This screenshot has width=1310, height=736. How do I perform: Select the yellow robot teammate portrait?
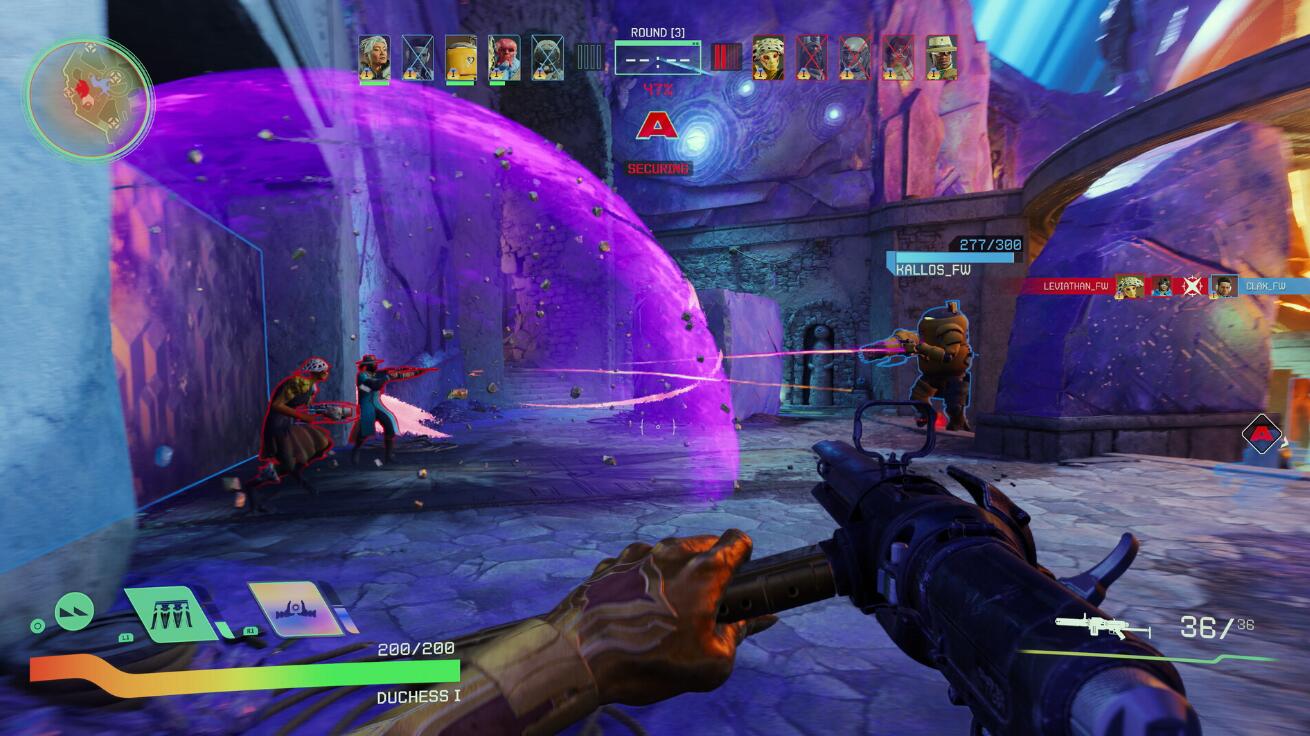tap(461, 56)
